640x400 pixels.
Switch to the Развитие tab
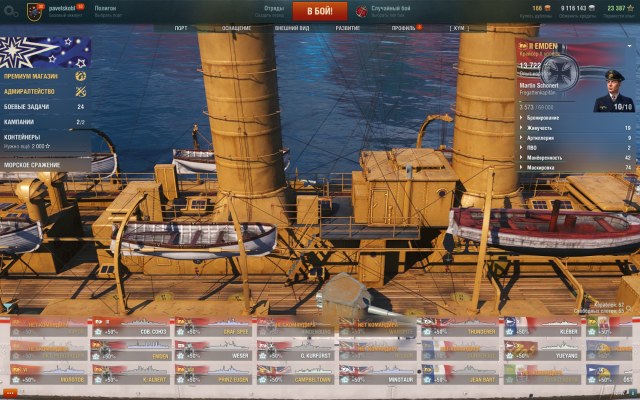click(x=348, y=28)
